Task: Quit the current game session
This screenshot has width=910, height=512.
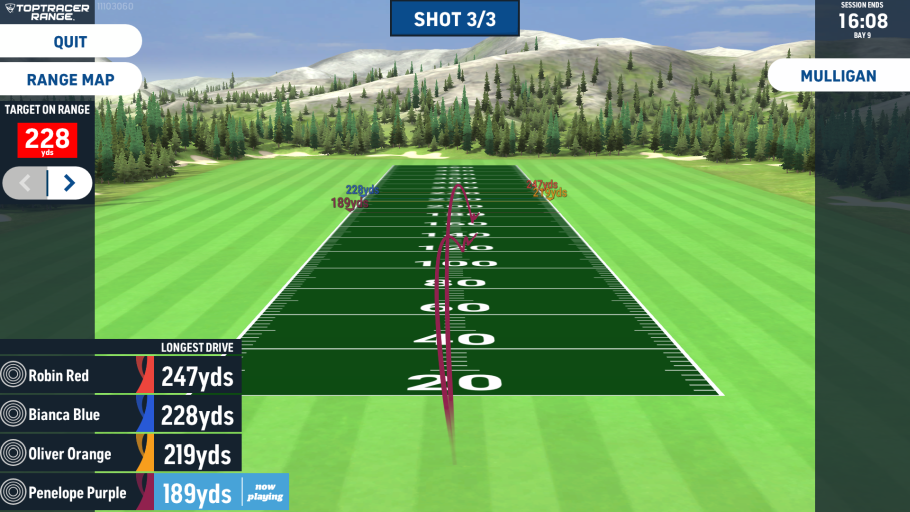Action: coord(70,42)
